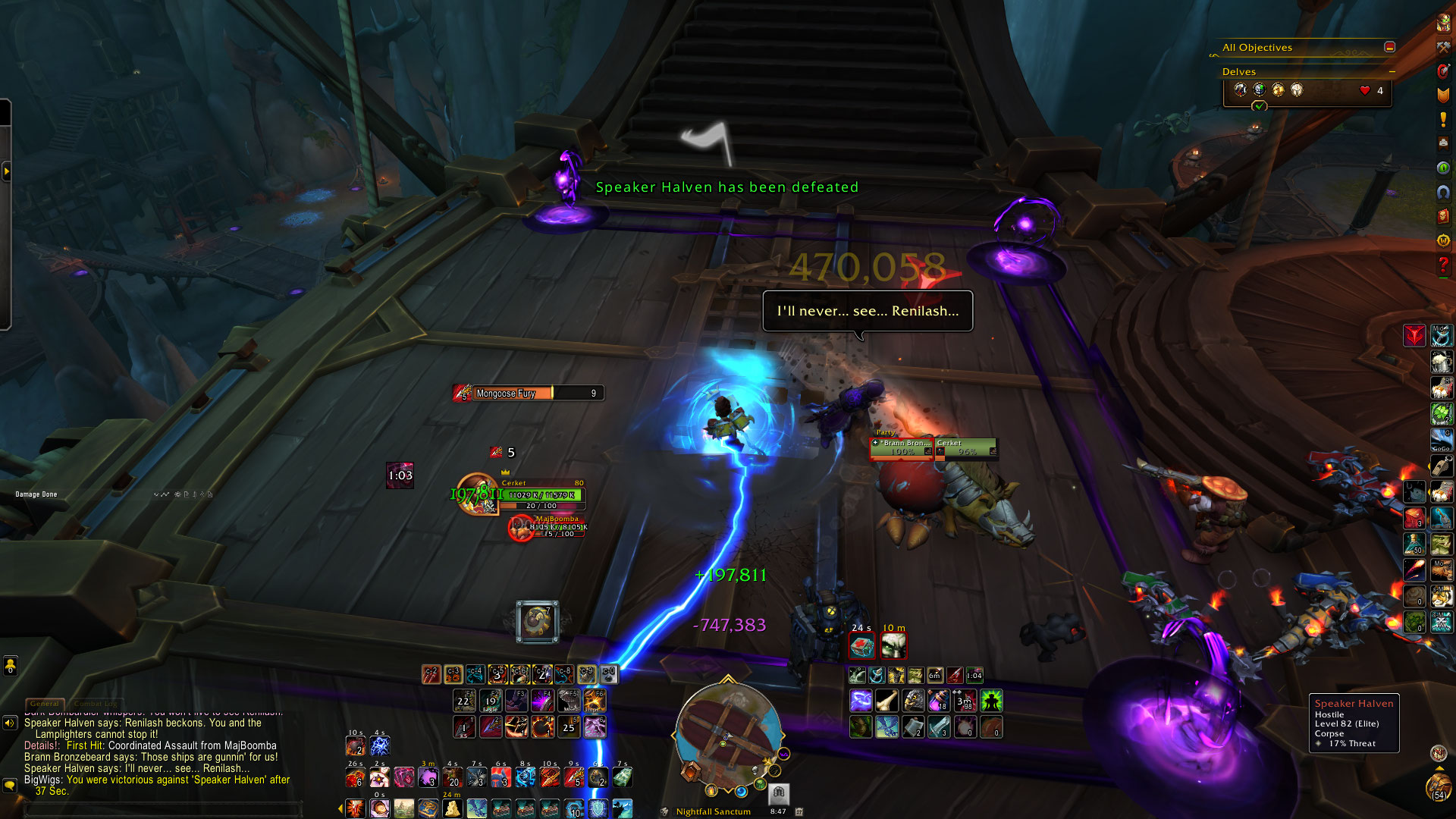Click the circular minimap
This screenshot has height=819, width=1456.
[728, 732]
